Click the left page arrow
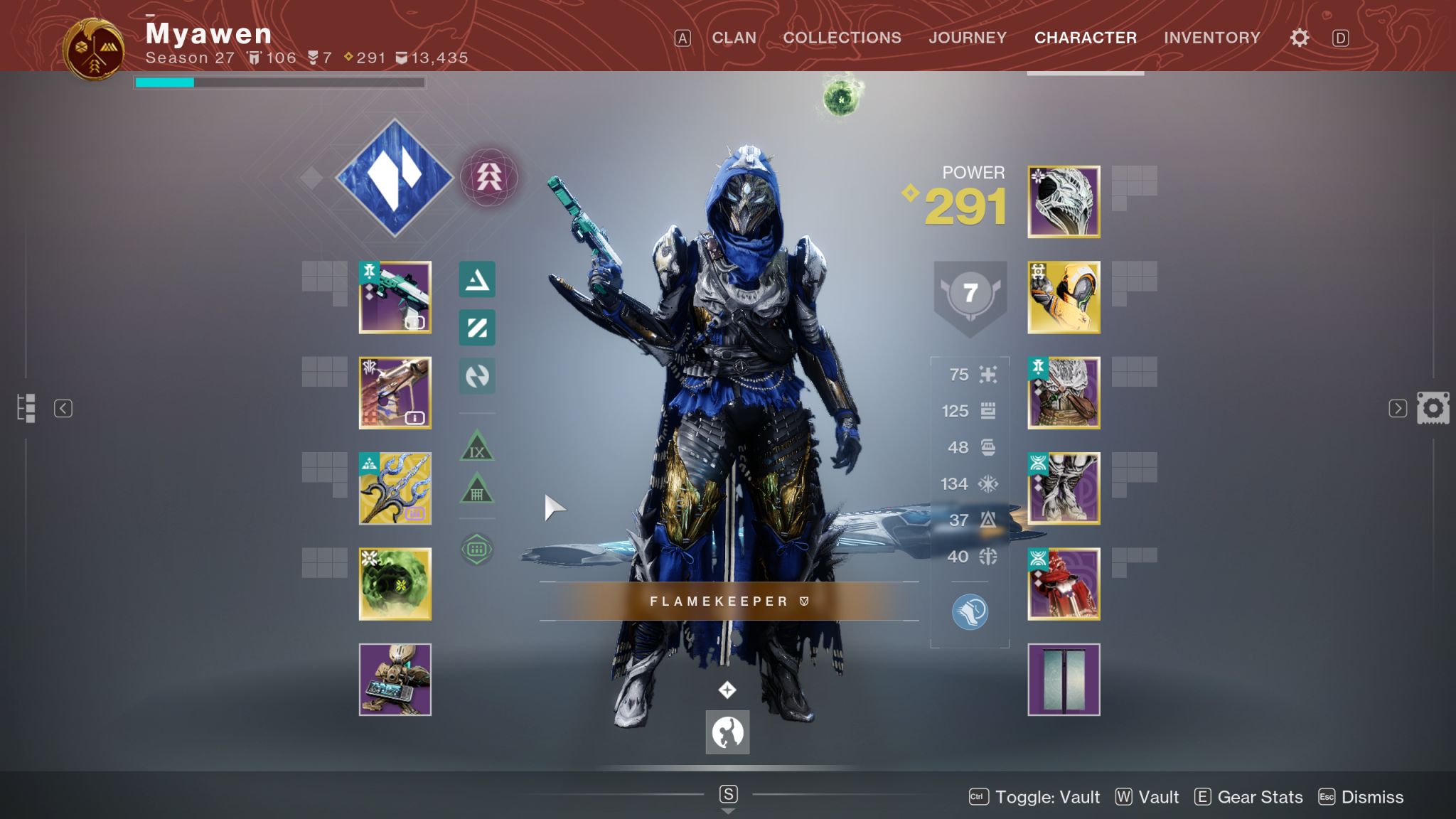The height and width of the screenshot is (819, 1456). [63, 408]
